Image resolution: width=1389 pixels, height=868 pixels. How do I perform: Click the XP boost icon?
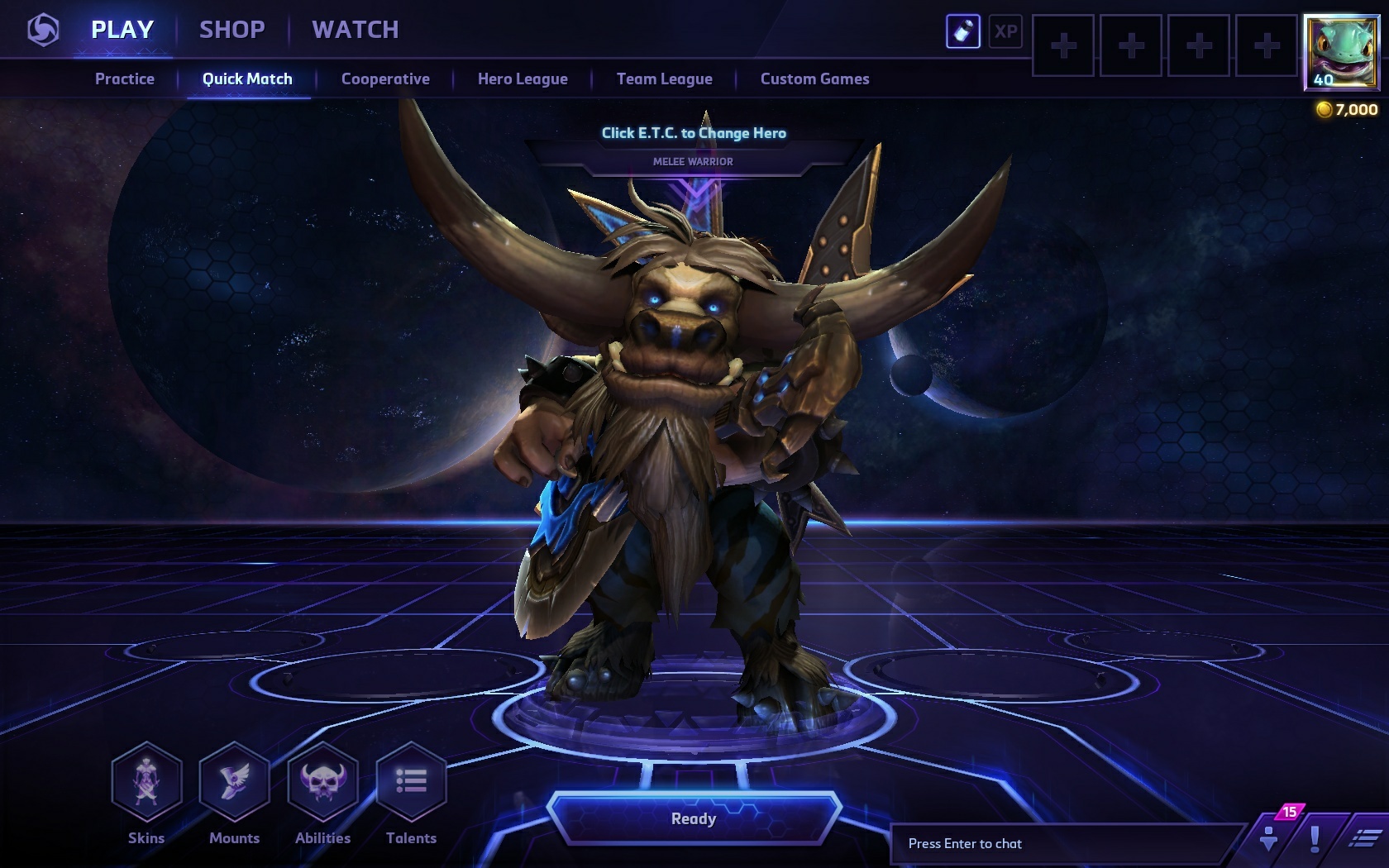[x=1005, y=32]
